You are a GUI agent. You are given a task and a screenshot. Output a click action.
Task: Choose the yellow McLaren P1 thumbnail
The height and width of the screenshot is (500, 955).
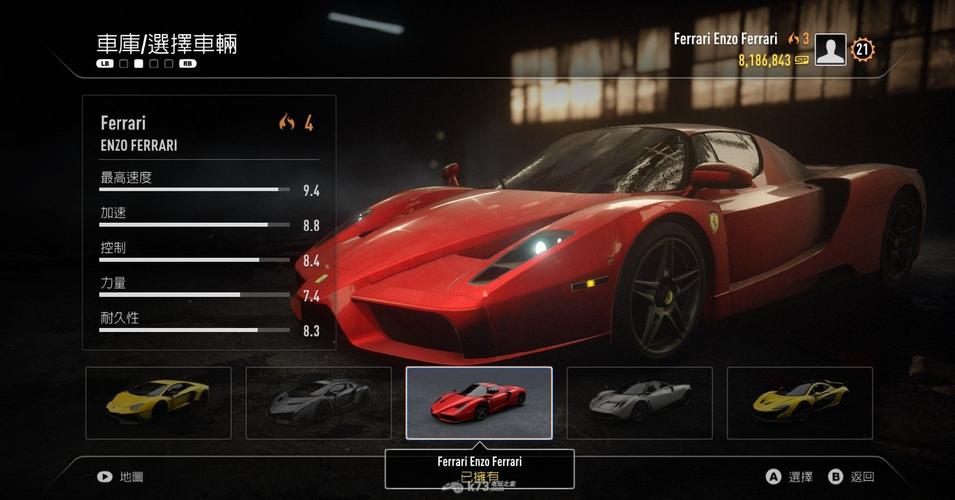tap(799, 403)
